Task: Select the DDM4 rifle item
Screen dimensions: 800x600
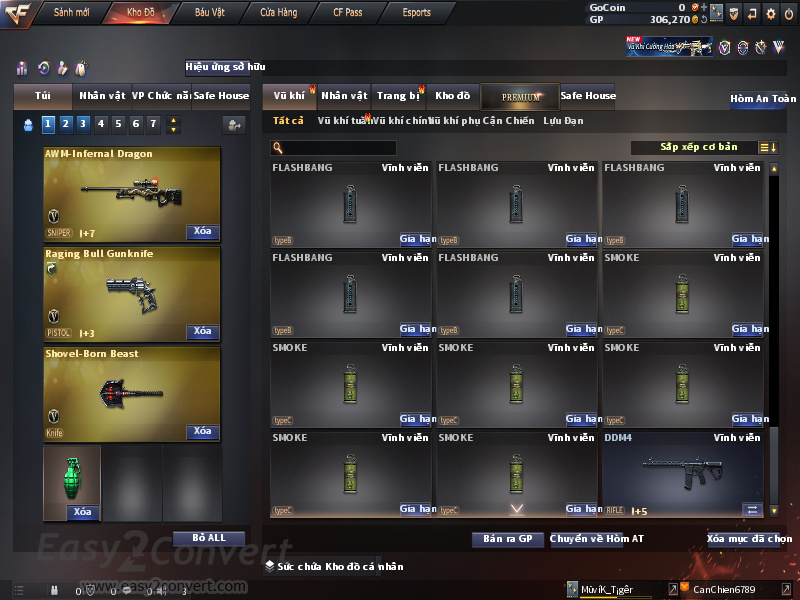Action: click(x=683, y=474)
